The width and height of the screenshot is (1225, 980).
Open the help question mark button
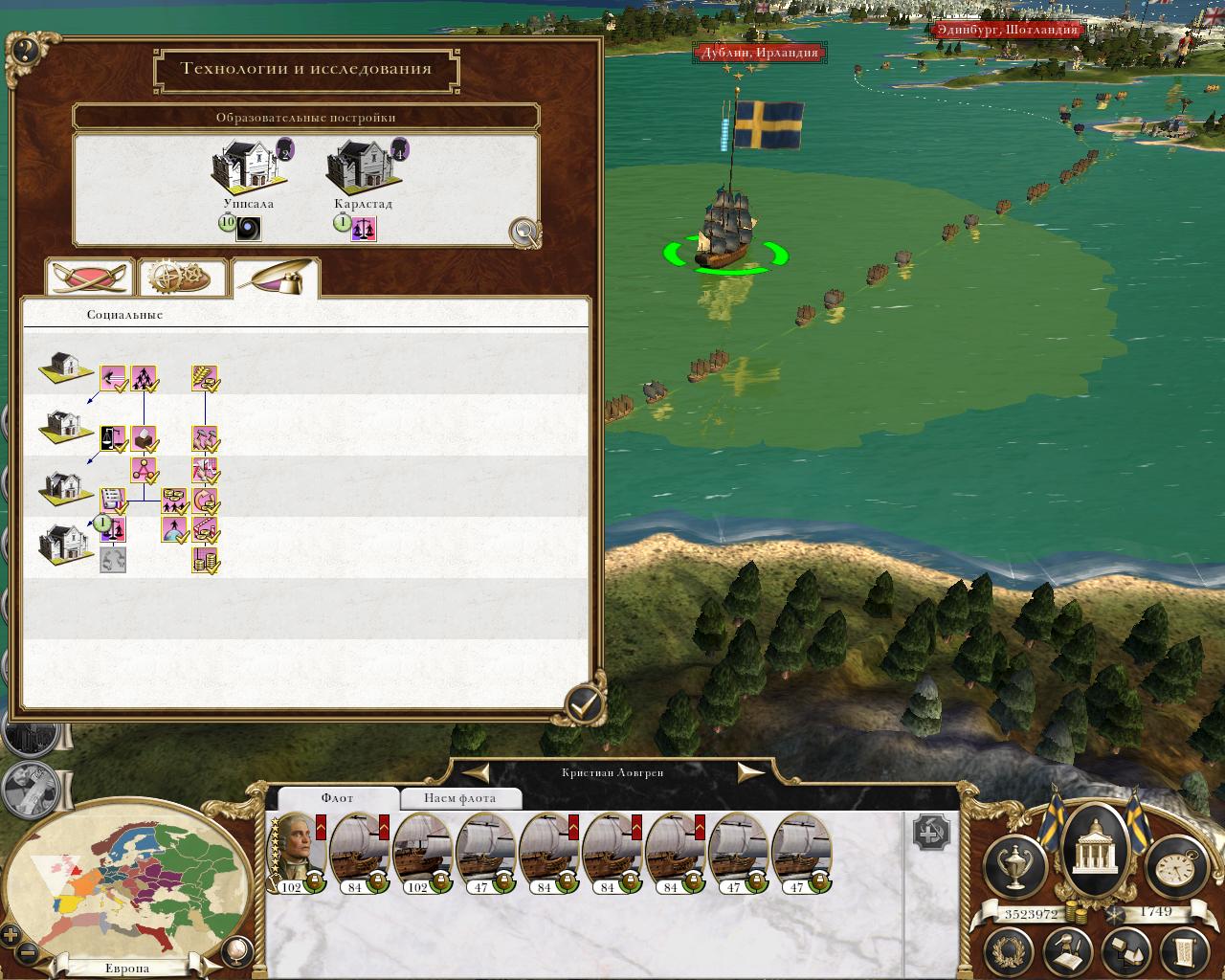click(24, 49)
